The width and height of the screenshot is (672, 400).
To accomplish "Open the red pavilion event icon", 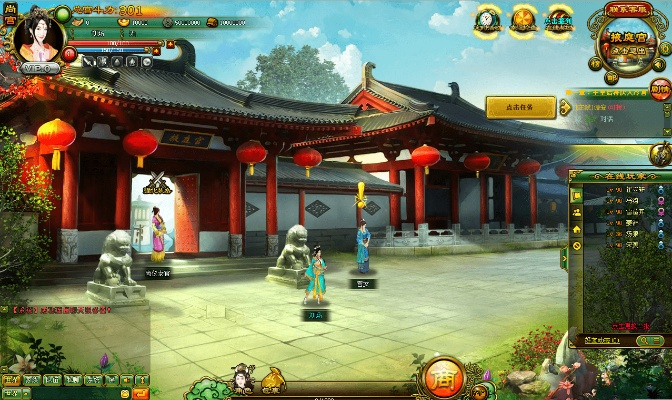I will (x=559, y=19).
